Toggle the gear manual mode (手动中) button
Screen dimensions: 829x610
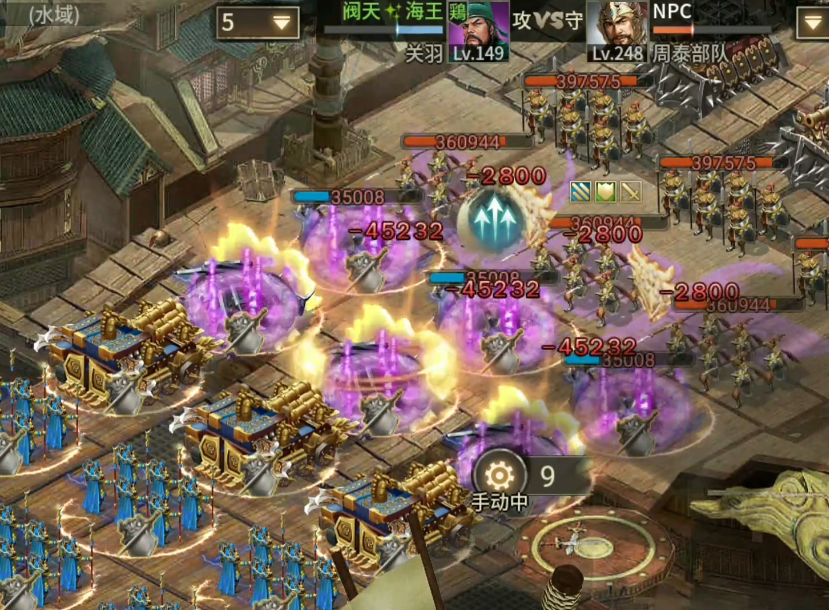[x=498, y=476]
